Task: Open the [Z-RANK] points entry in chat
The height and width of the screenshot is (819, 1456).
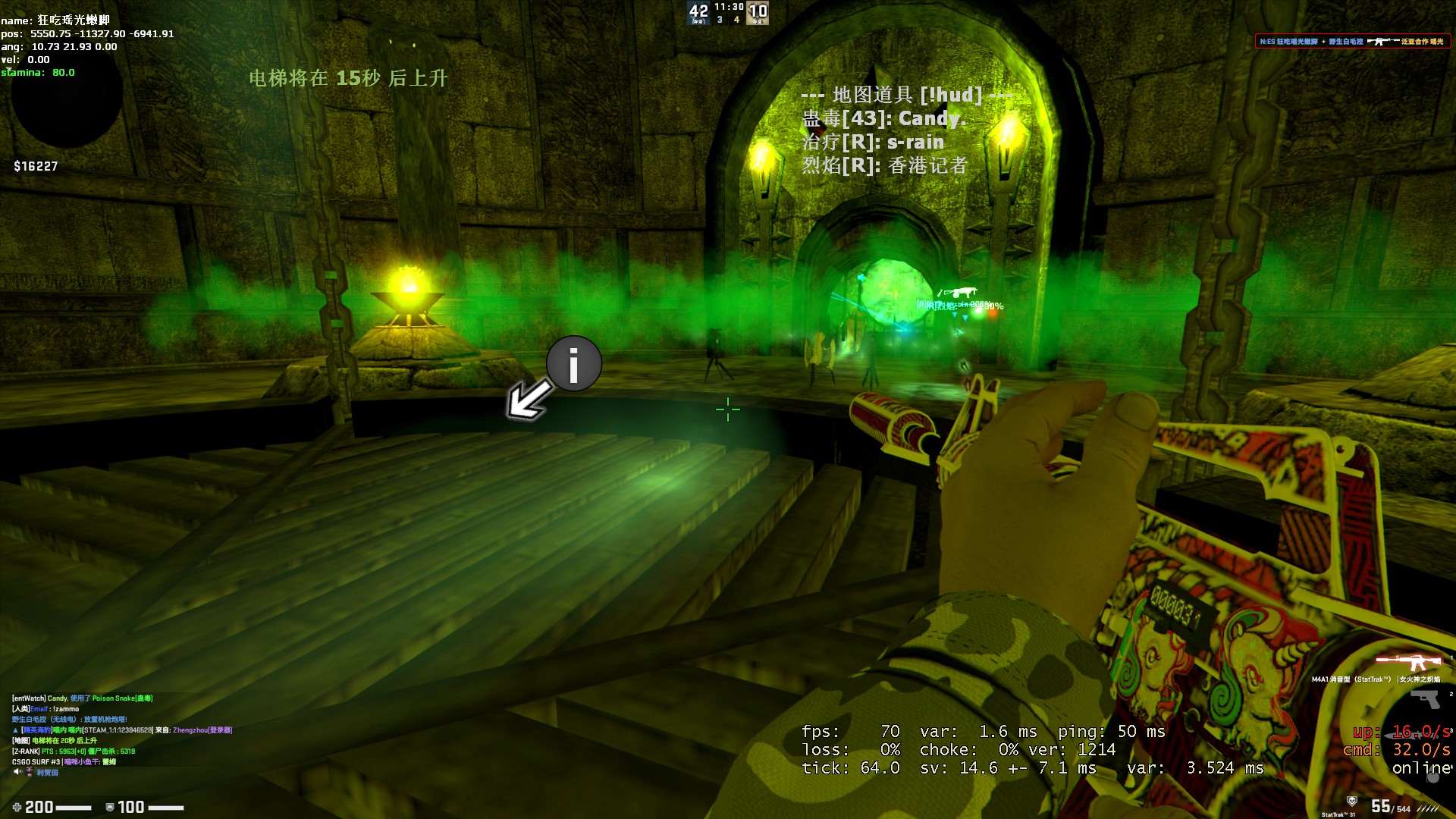Action: click(25, 752)
